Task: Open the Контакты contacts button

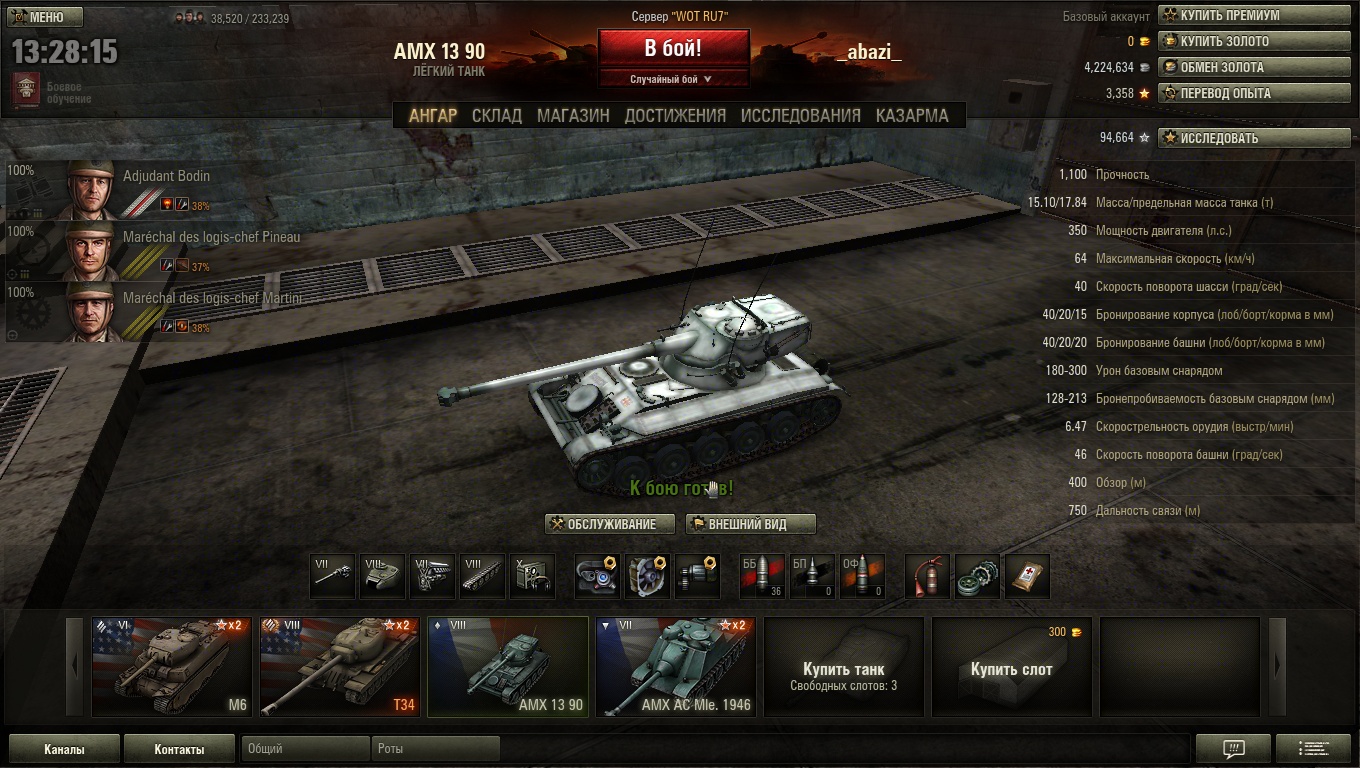Action: click(x=179, y=749)
